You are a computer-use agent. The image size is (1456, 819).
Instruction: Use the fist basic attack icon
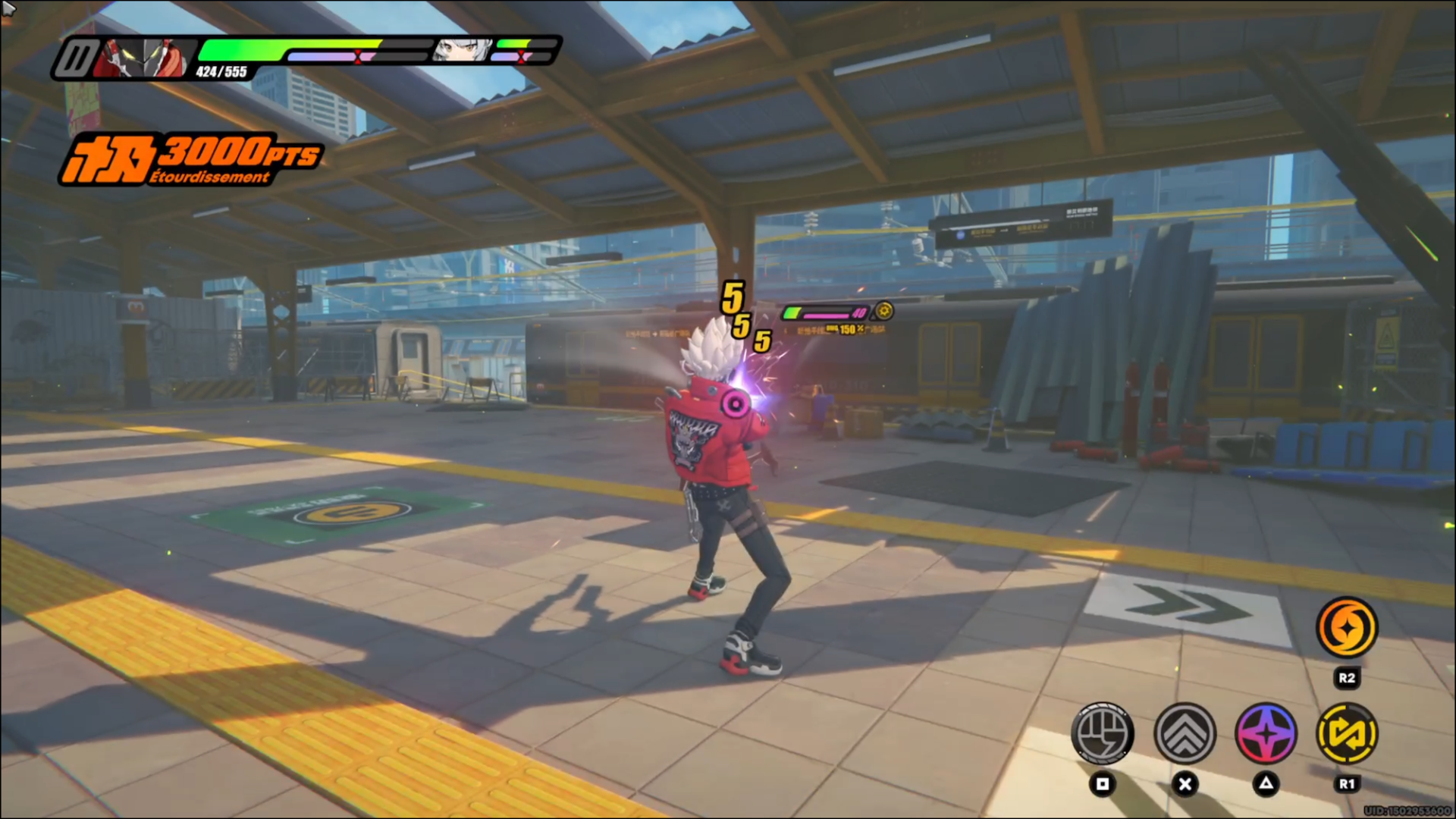tap(1102, 733)
